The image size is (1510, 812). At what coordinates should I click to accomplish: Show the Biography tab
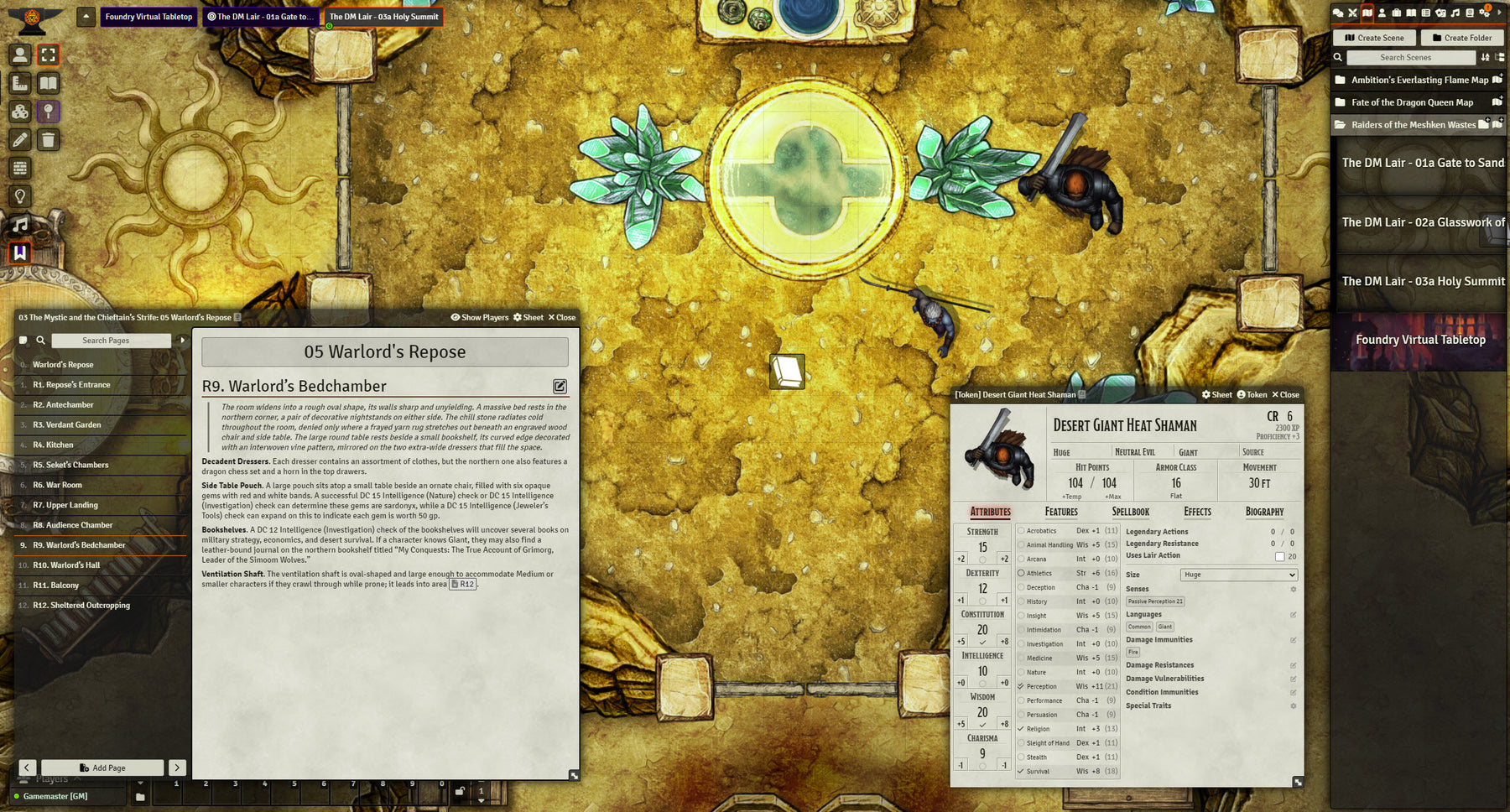pyautogui.click(x=1264, y=512)
